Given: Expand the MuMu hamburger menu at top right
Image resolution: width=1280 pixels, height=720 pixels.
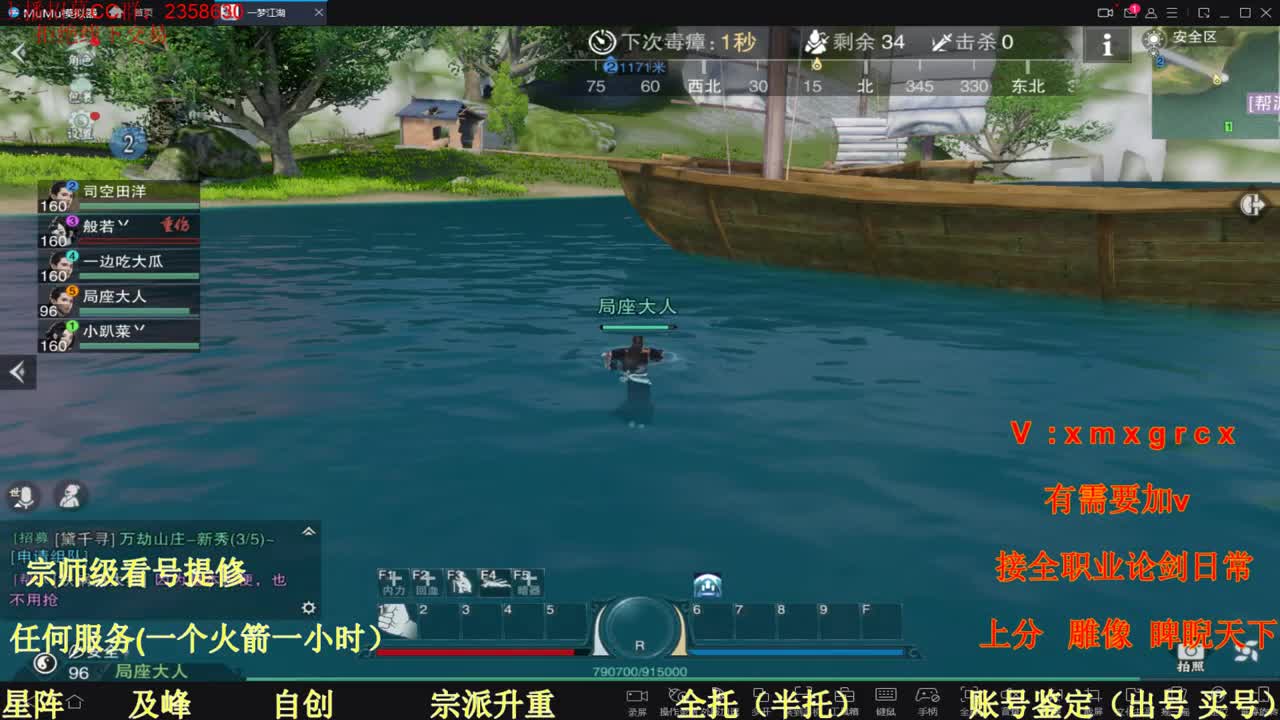Looking at the screenshot, I should coord(1172,13).
